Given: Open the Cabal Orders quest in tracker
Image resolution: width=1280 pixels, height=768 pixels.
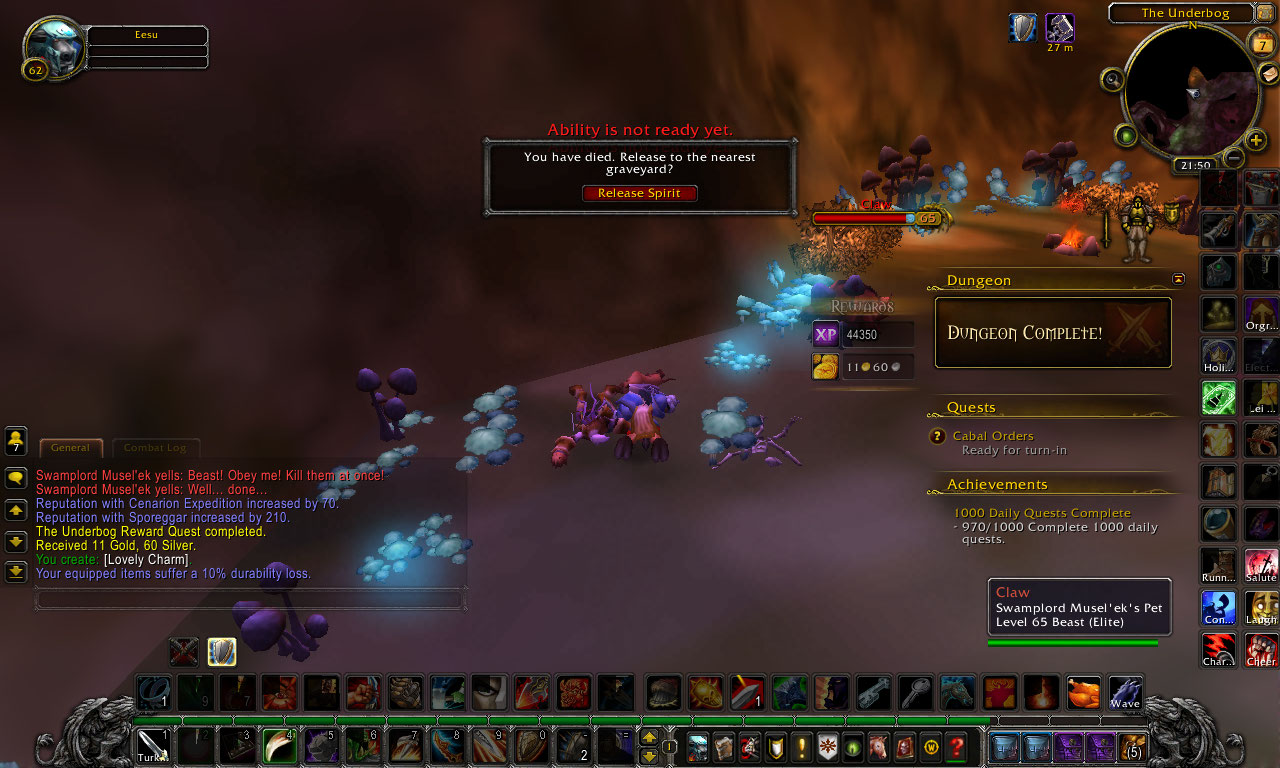Looking at the screenshot, I should (x=992, y=436).
